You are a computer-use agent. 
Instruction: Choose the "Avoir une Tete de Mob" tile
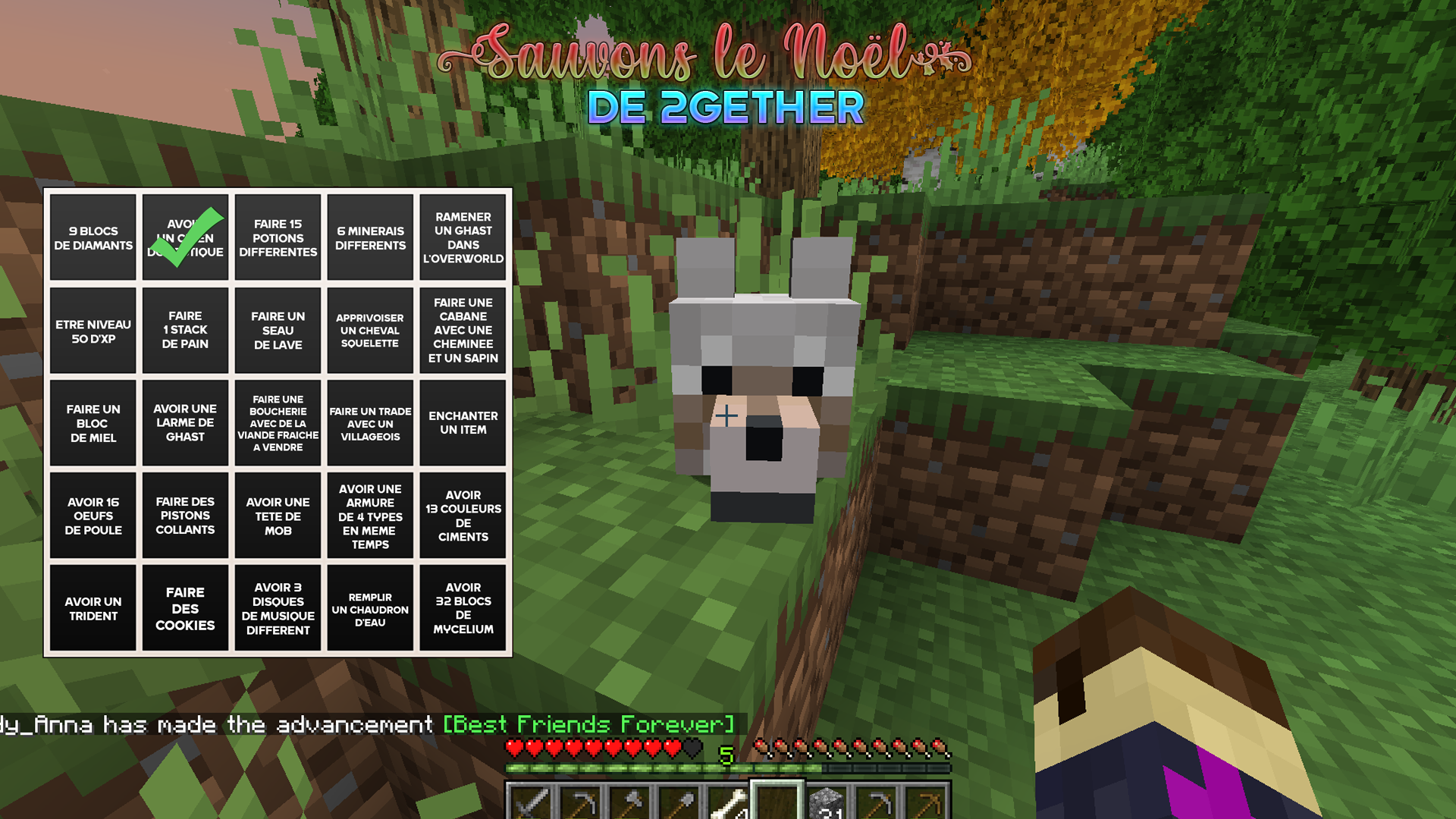coord(278,516)
